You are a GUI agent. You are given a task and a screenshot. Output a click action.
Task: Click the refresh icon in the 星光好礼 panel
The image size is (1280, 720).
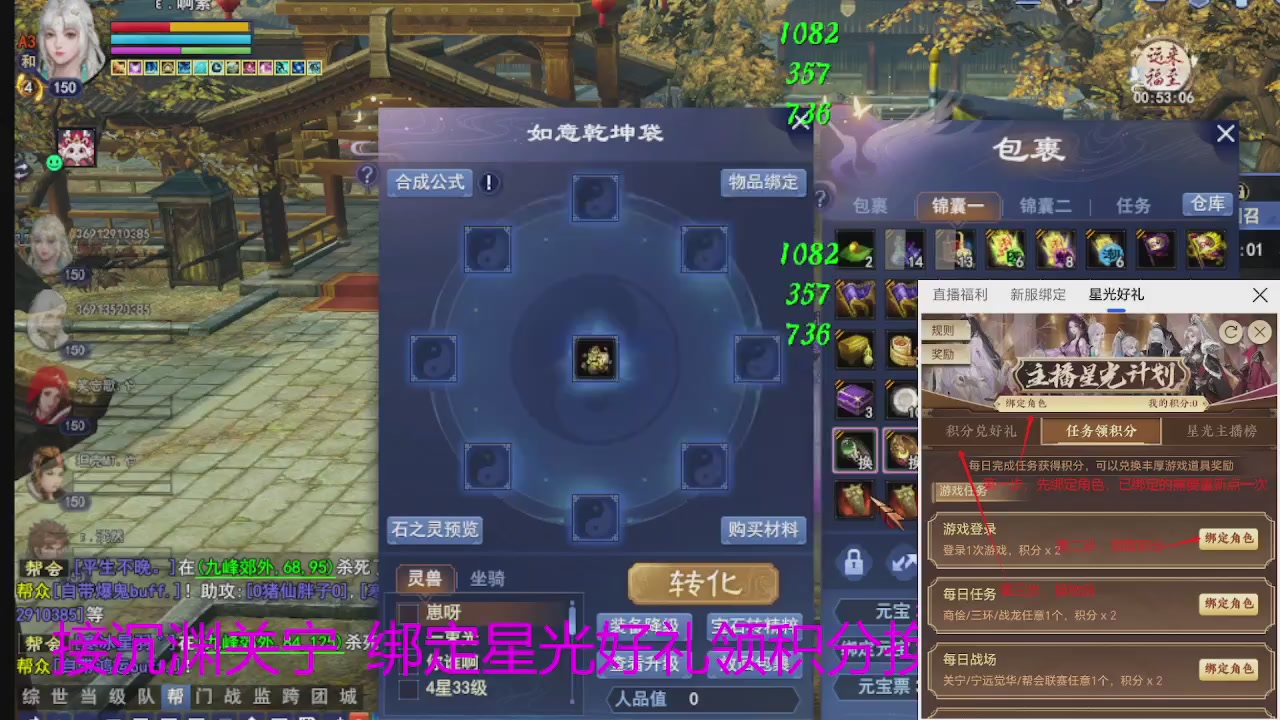1231,332
